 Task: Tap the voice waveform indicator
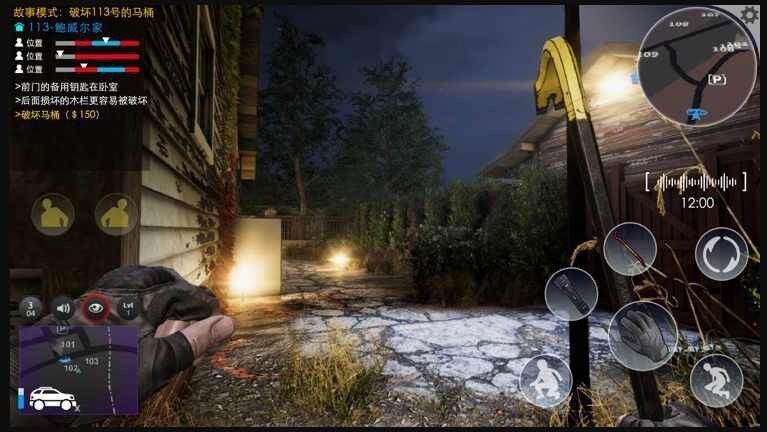coord(696,182)
